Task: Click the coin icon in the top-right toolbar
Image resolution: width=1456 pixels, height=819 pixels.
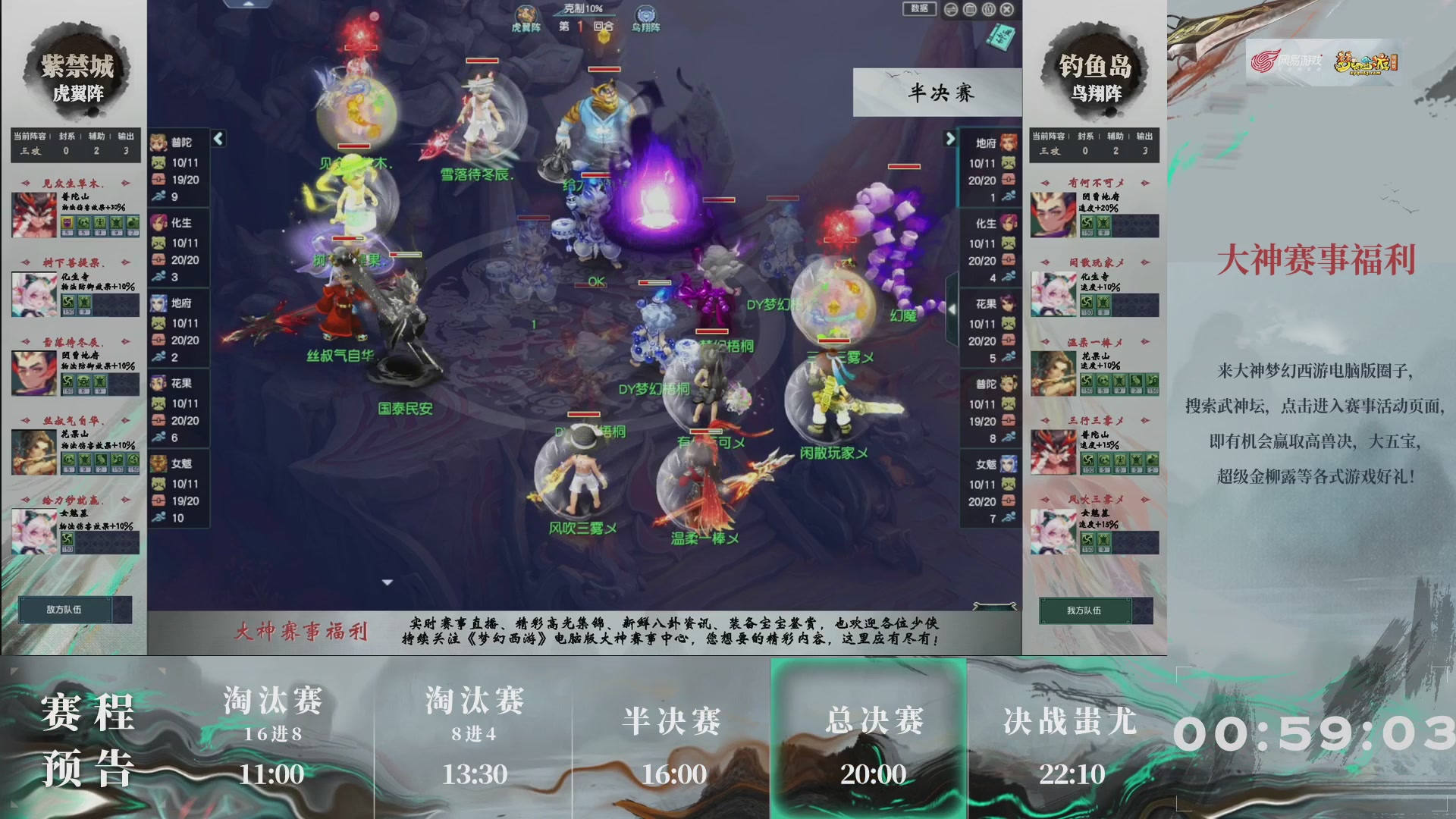Action: click(x=988, y=9)
